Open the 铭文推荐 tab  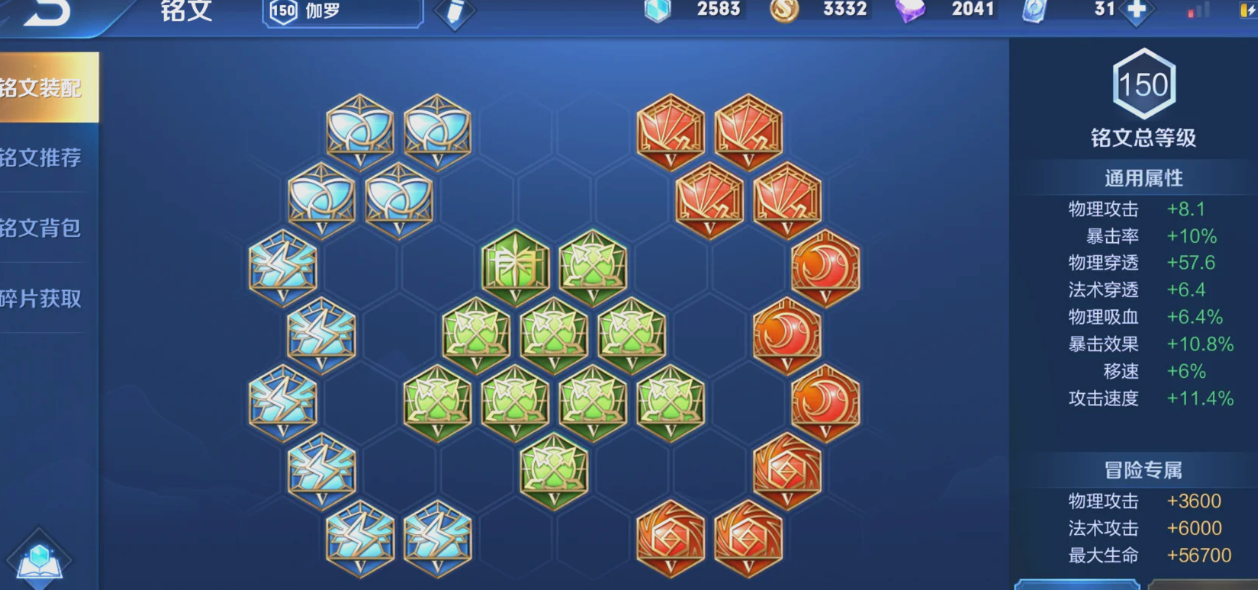coord(45,158)
